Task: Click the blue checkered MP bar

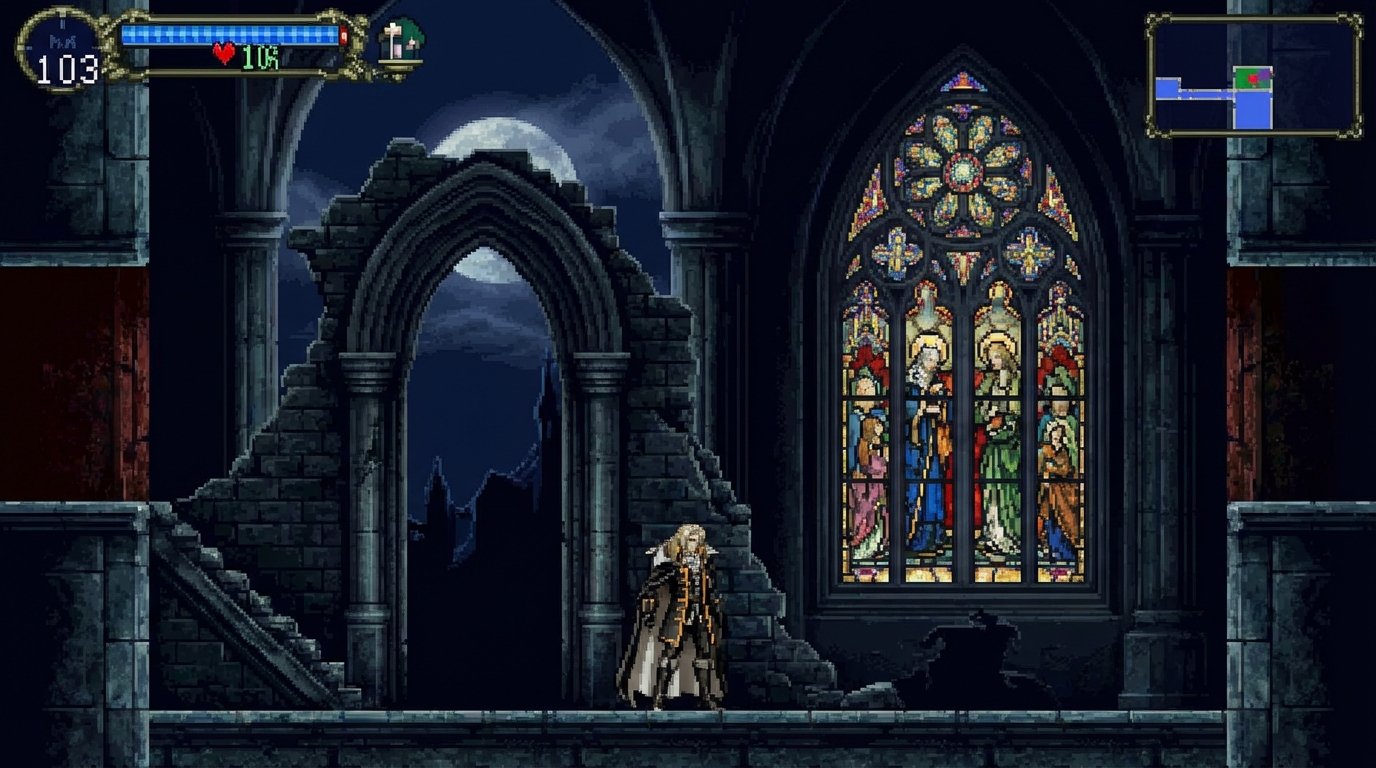Action: pyautogui.click(x=230, y=33)
